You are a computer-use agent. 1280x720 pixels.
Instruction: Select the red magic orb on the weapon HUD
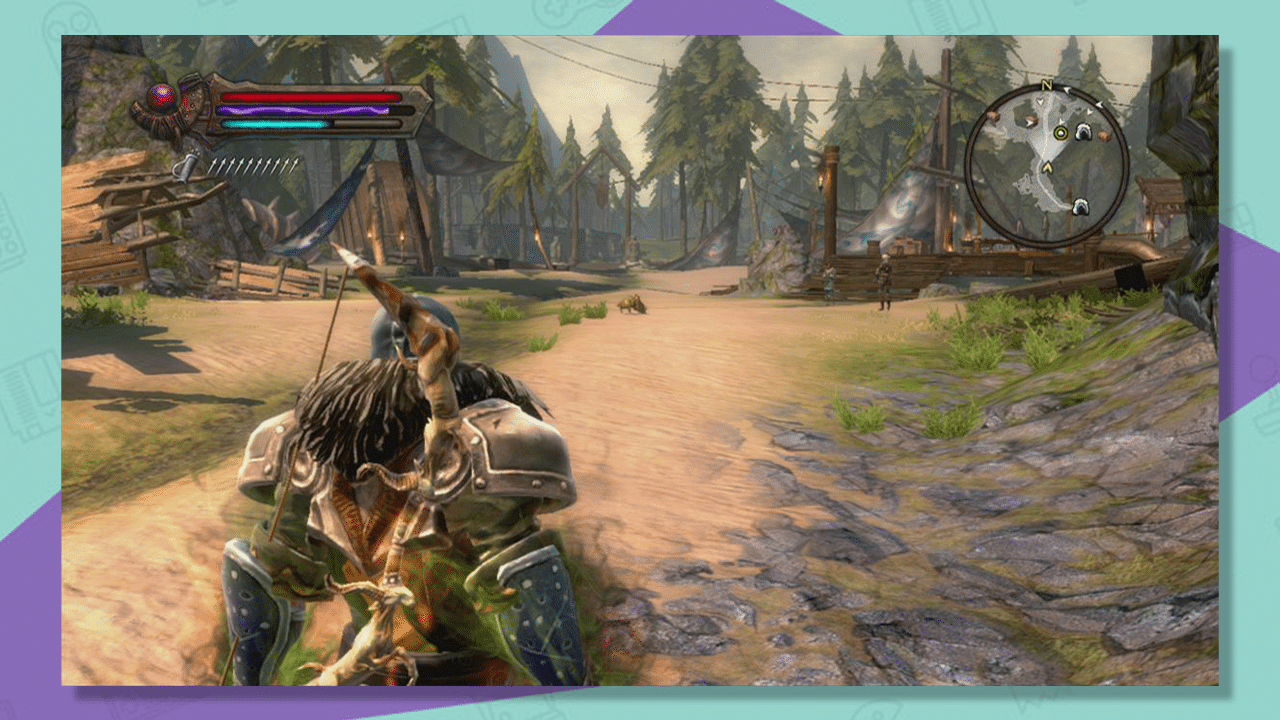click(x=160, y=96)
